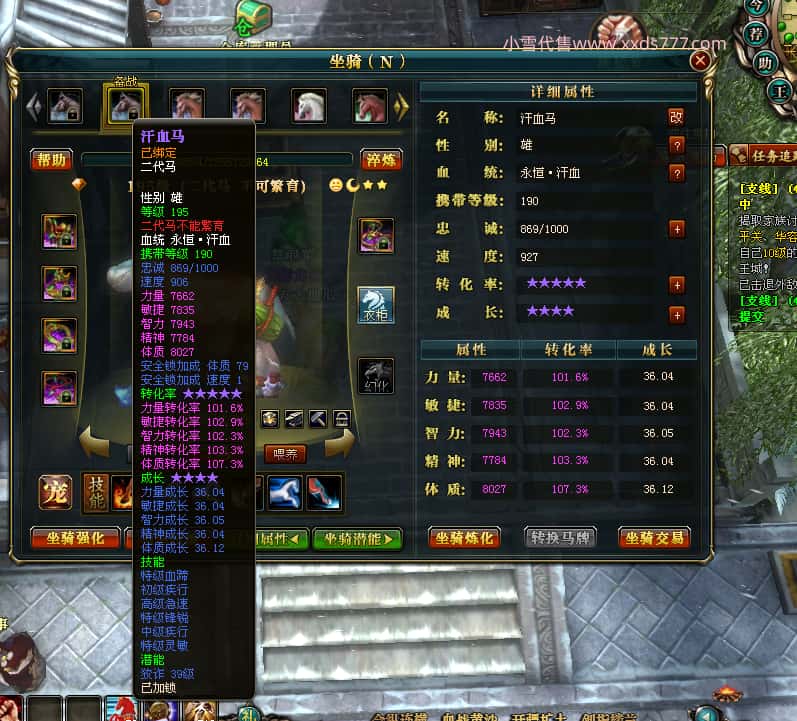Select the 宠 pet round button

click(x=55, y=492)
